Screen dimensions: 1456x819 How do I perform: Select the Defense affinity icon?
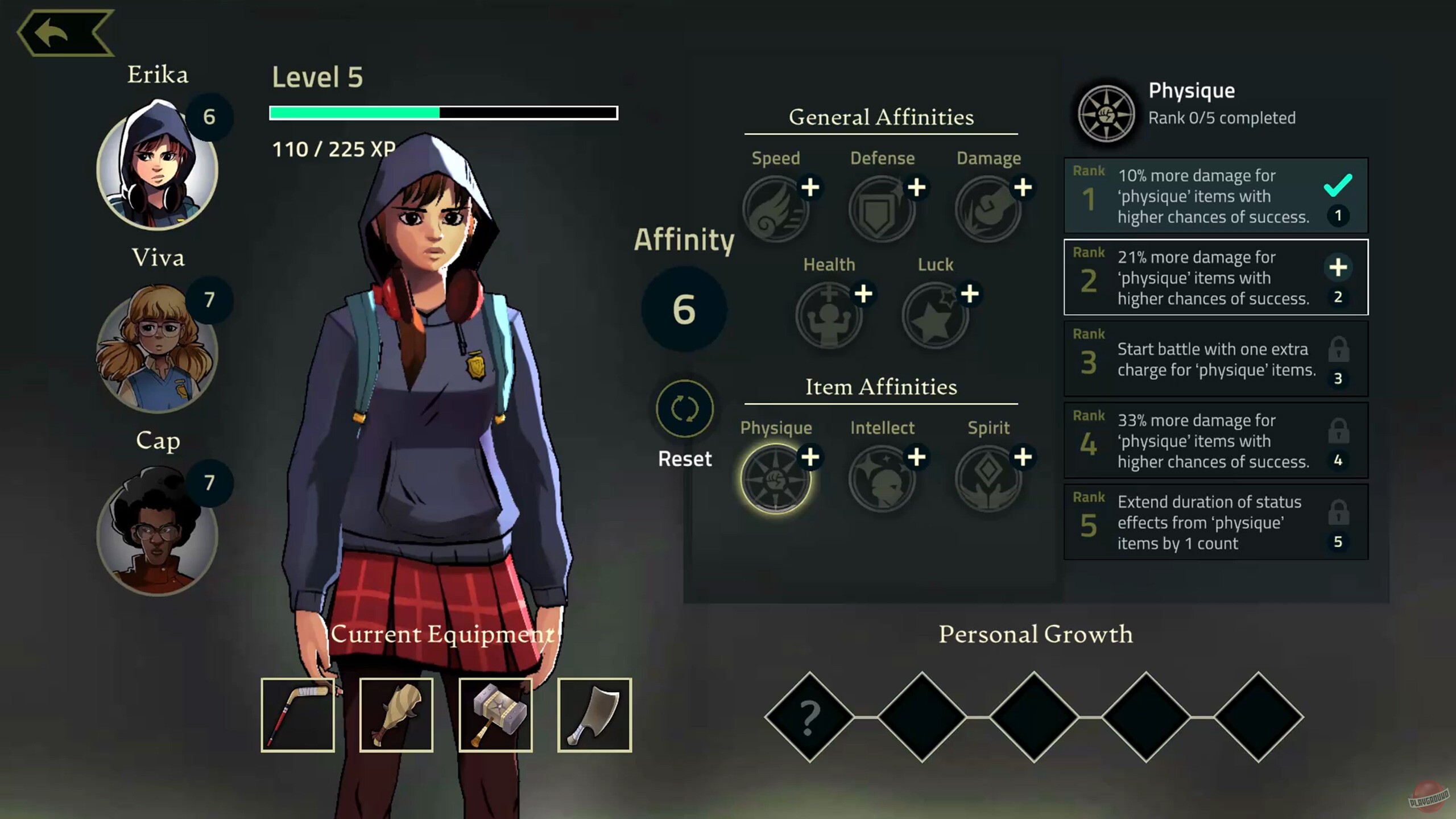[x=882, y=208]
